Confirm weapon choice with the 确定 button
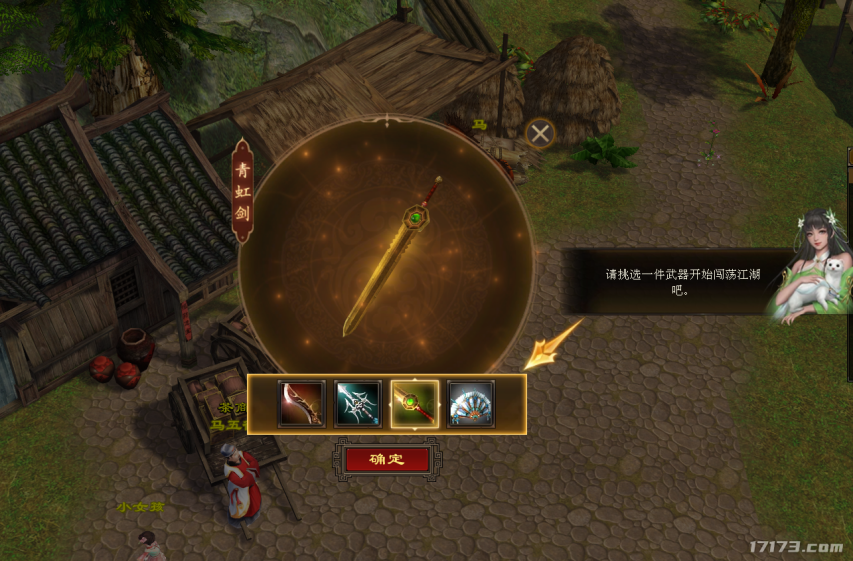The width and height of the screenshot is (853, 561). [387, 460]
